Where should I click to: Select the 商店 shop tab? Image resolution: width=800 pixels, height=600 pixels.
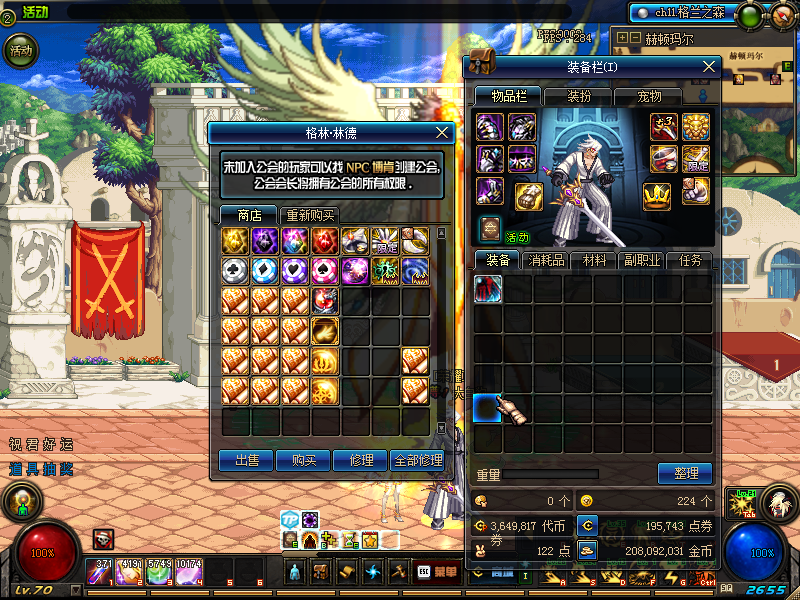pyautogui.click(x=249, y=215)
